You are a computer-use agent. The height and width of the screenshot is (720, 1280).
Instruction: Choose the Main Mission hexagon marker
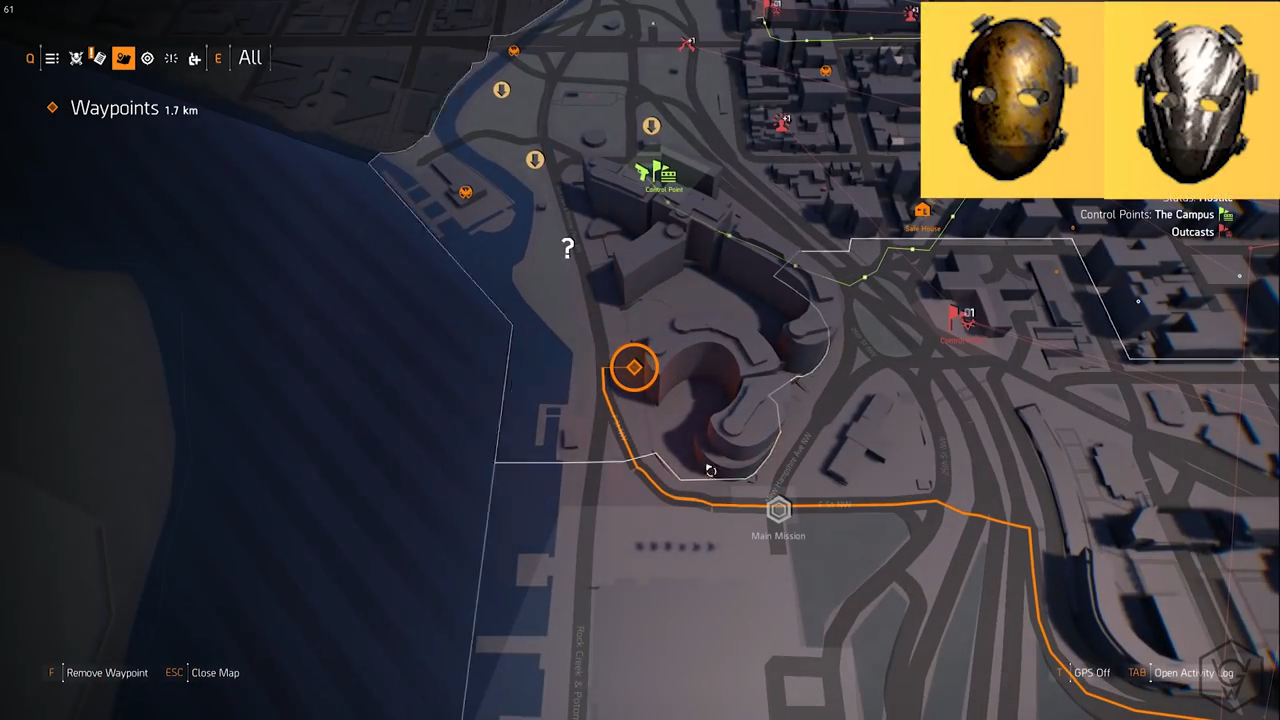coord(778,511)
